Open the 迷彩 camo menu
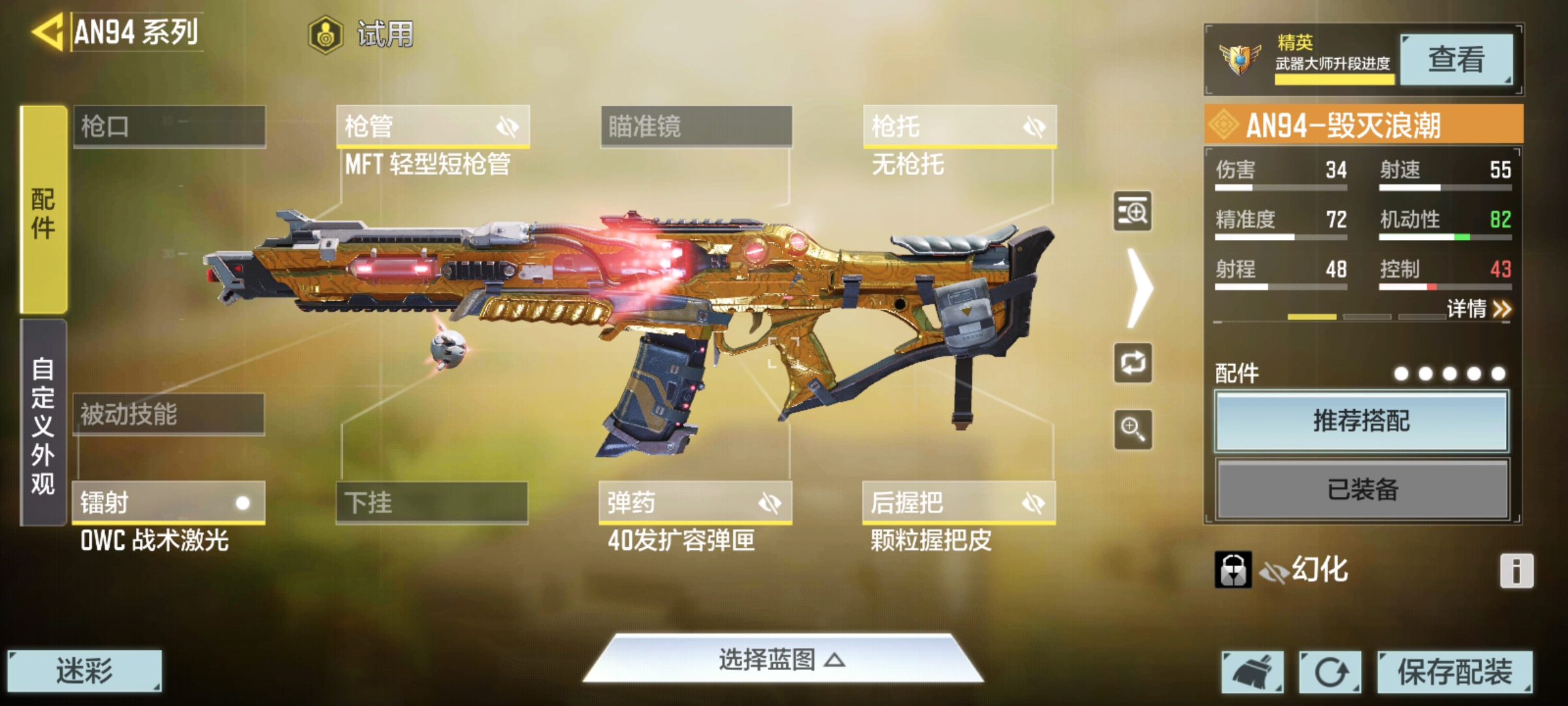The width and height of the screenshot is (1568, 706). [84, 671]
